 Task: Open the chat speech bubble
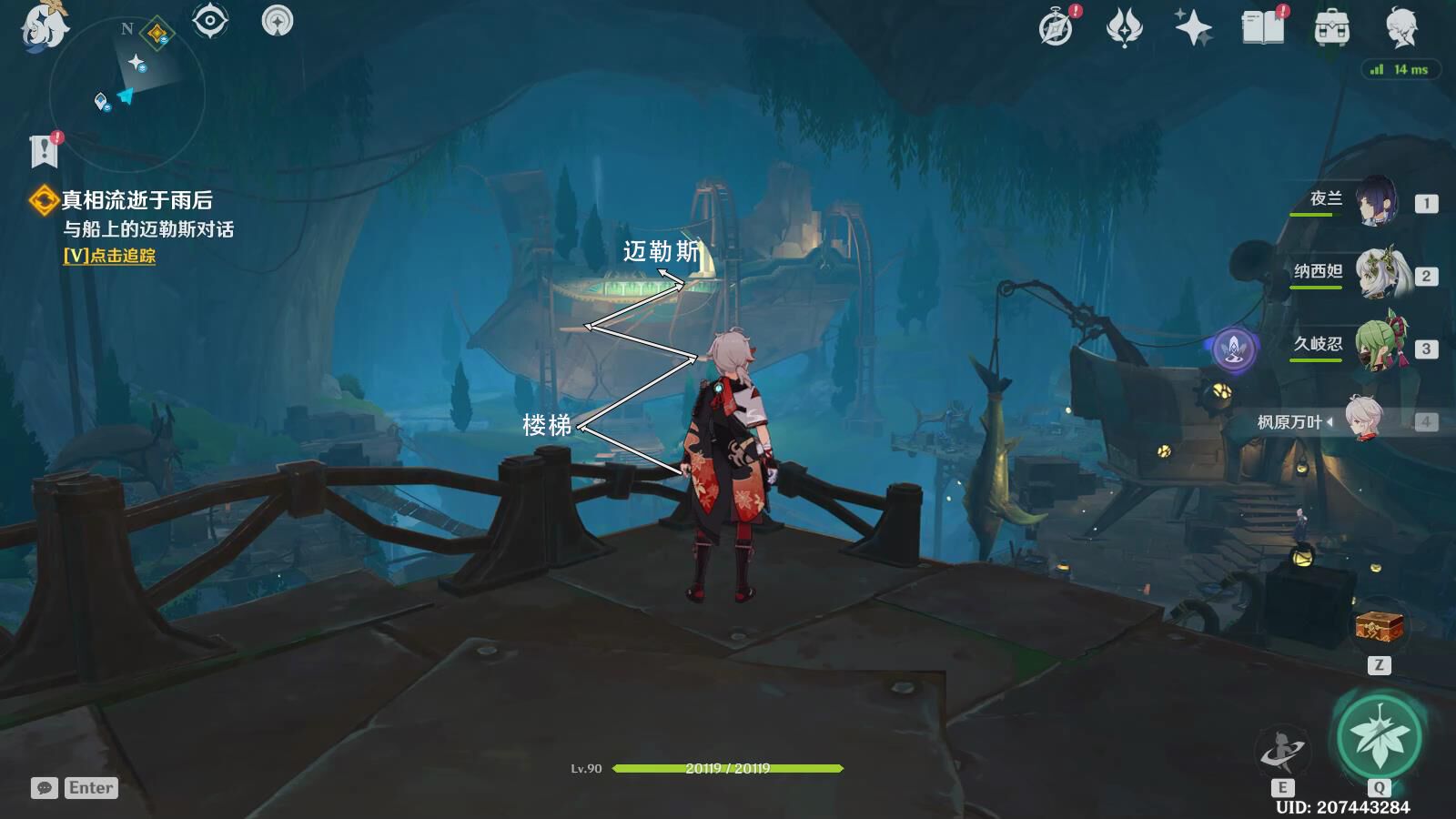pyautogui.click(x=44, y=788)
